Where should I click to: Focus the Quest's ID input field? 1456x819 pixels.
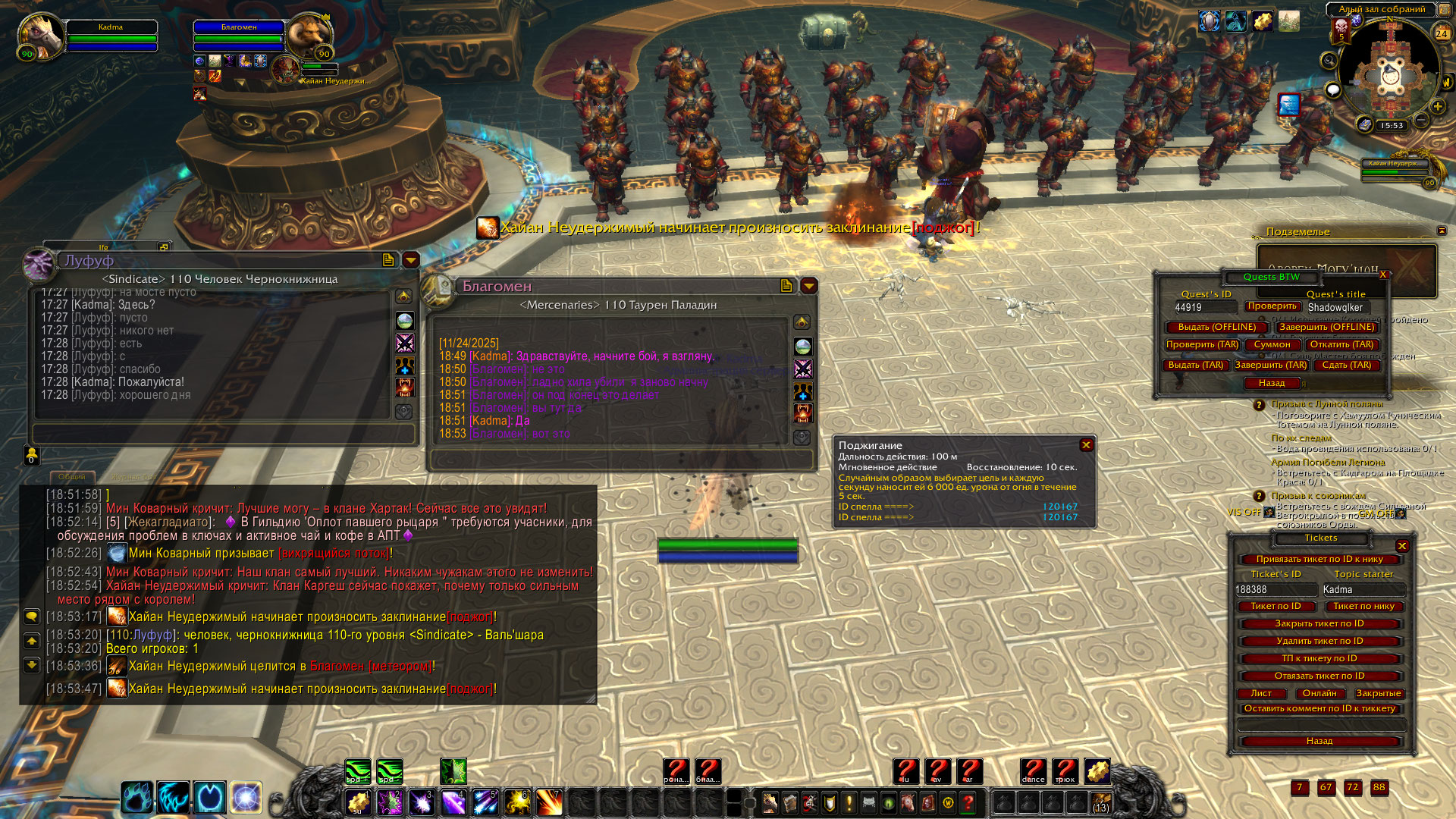1204,307
